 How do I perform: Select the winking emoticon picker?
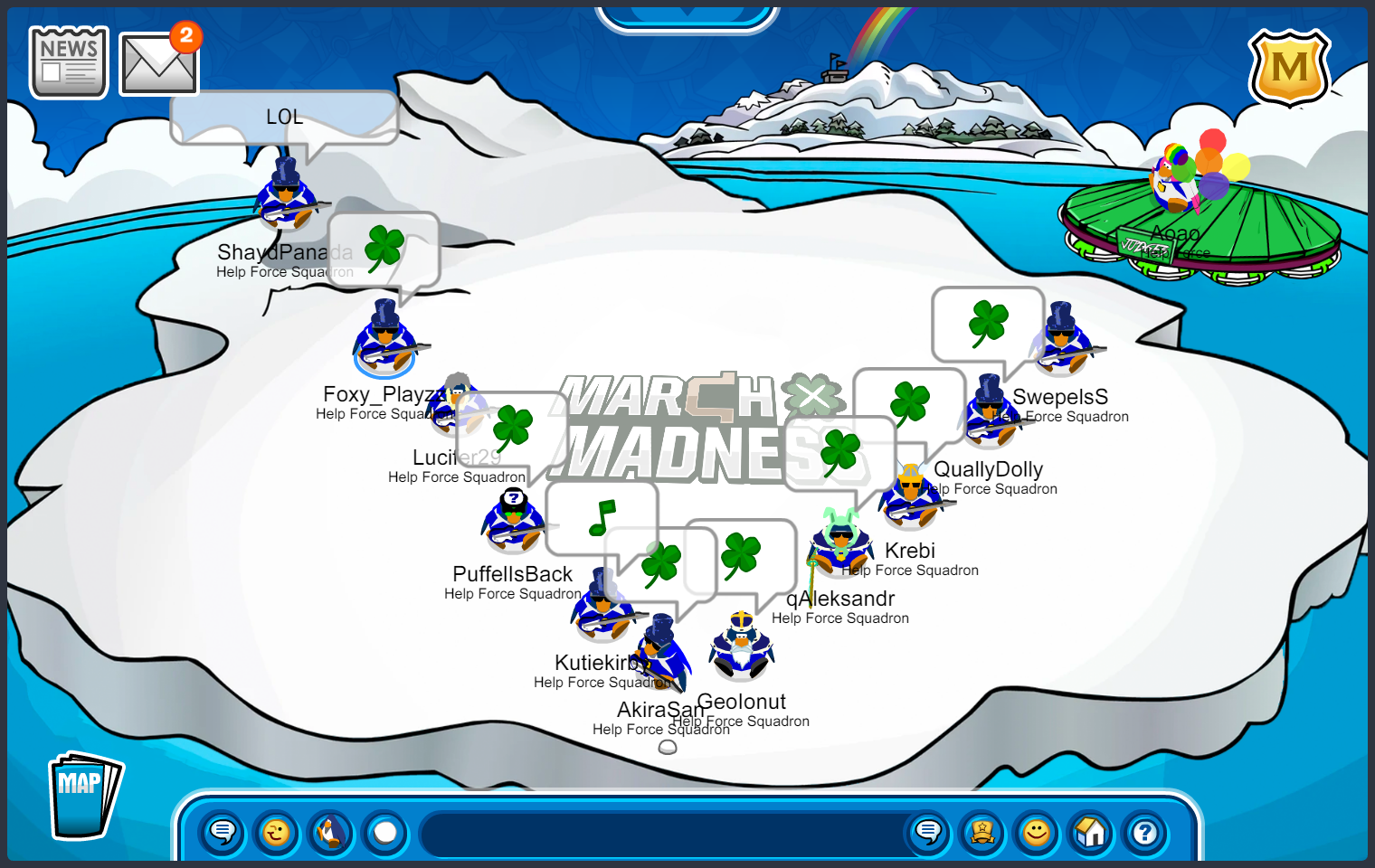click(x=276, y=834)
